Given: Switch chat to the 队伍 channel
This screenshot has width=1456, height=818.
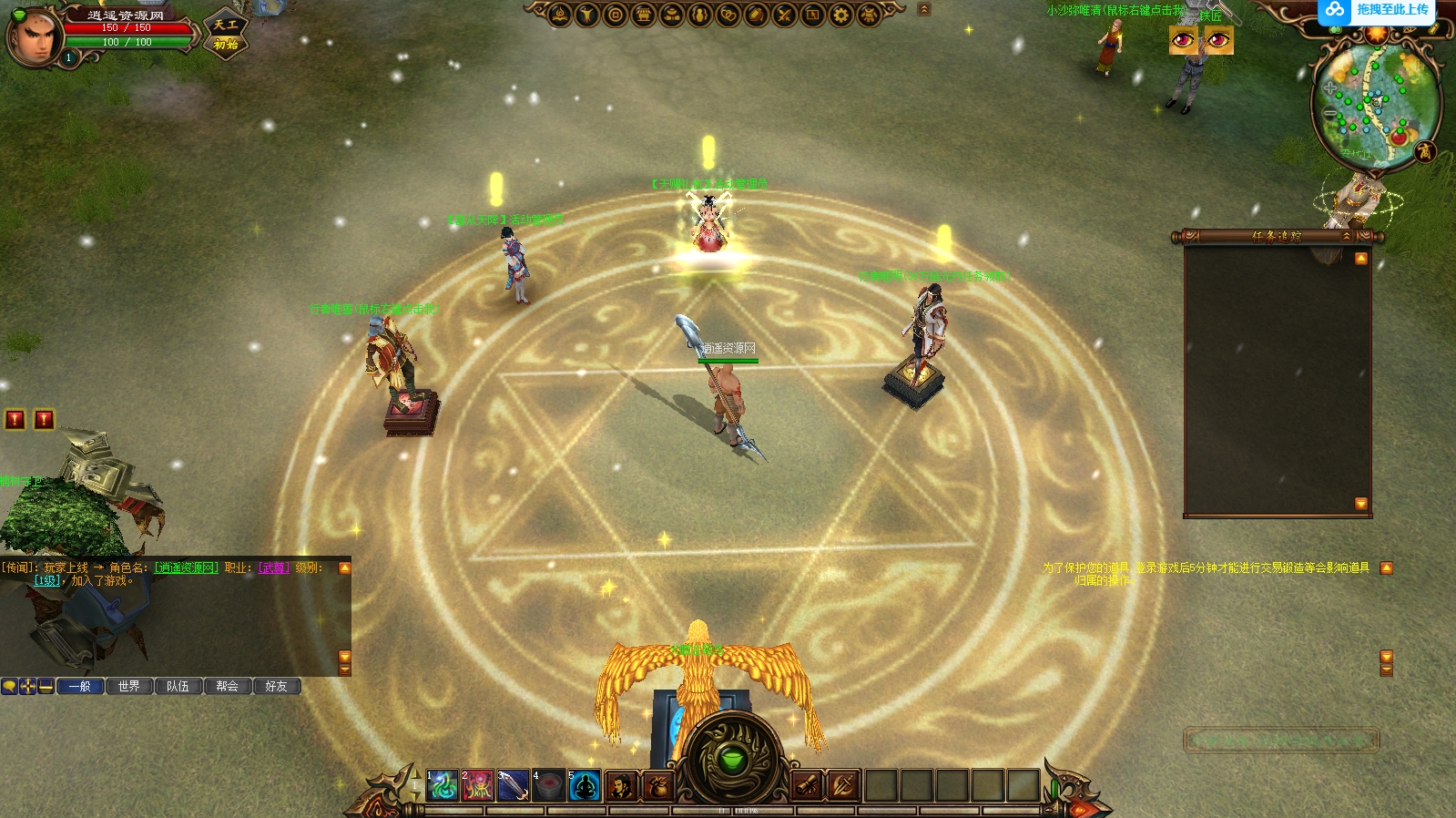Looking at the screenshot, I should coord(178,686).
